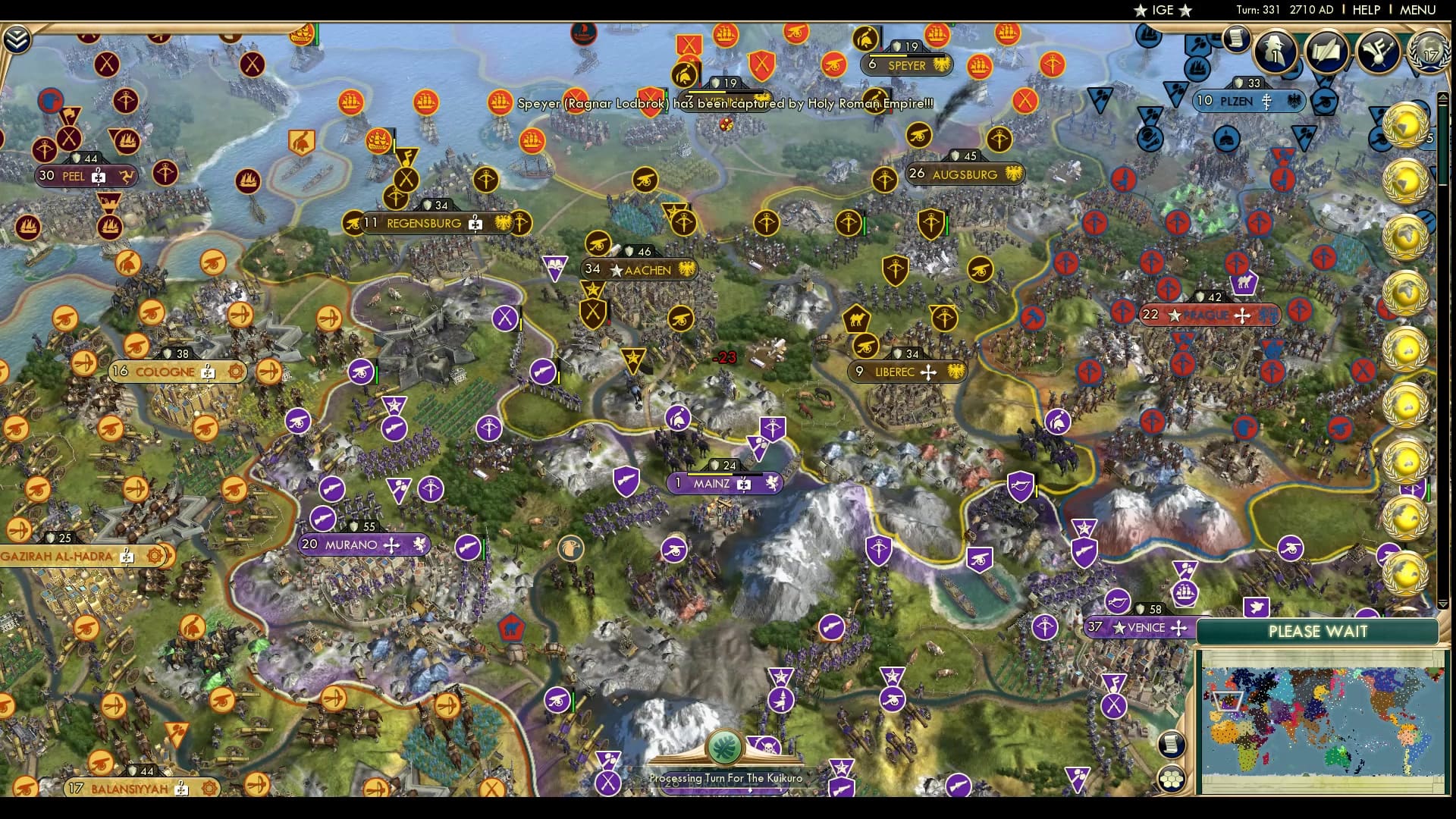
Task: Toggle Strategic View with the hex icon
Action: (x=1172, y=778)
